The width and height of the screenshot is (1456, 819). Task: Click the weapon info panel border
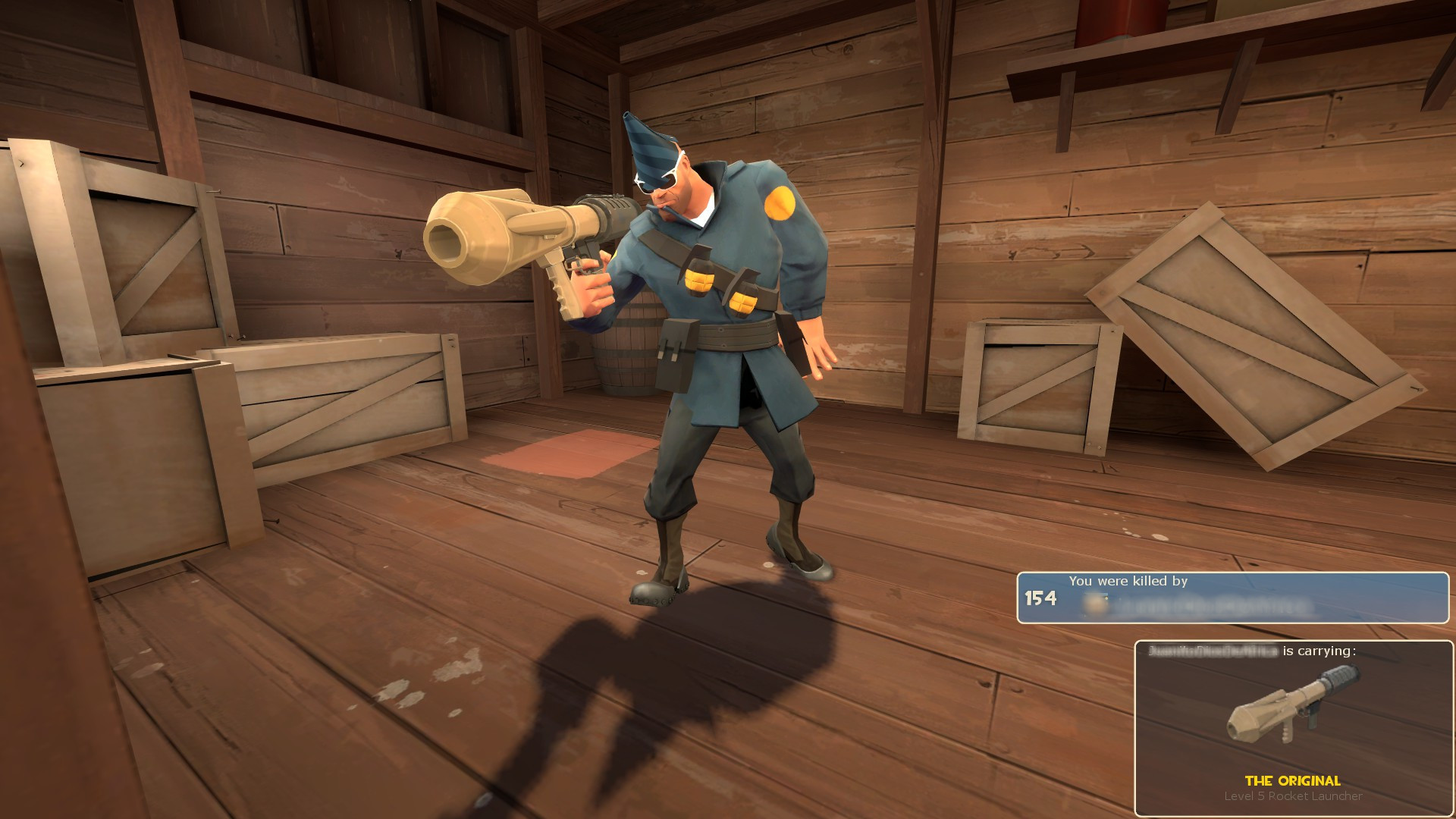coord(1137,720)
